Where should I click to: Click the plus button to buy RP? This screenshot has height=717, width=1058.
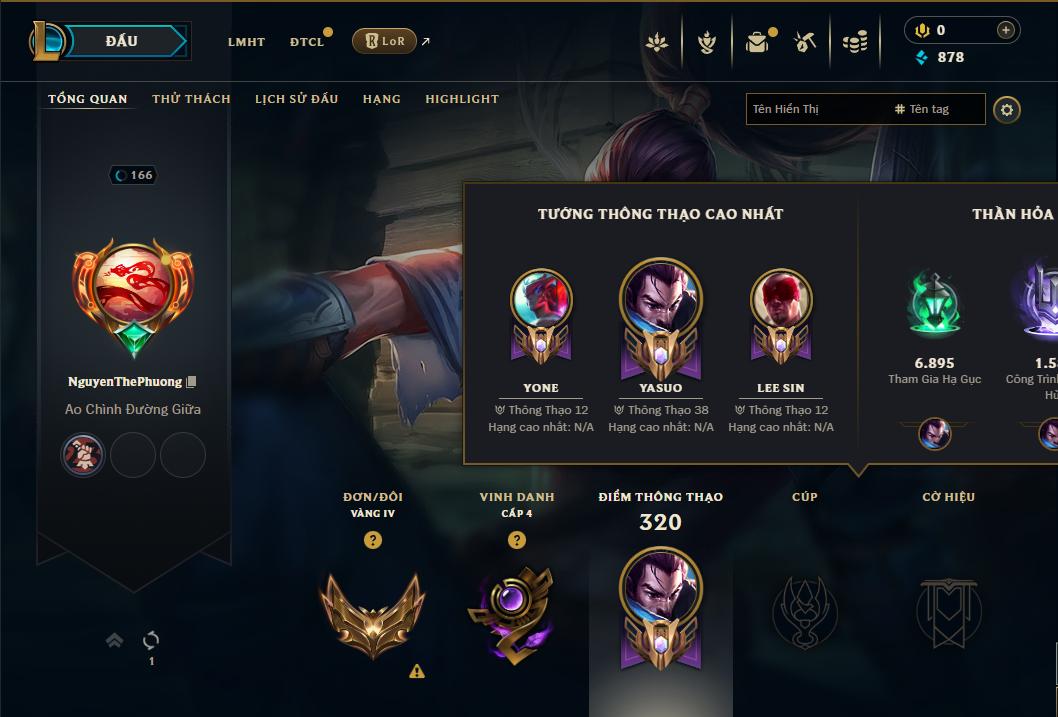coord(1005,30)
